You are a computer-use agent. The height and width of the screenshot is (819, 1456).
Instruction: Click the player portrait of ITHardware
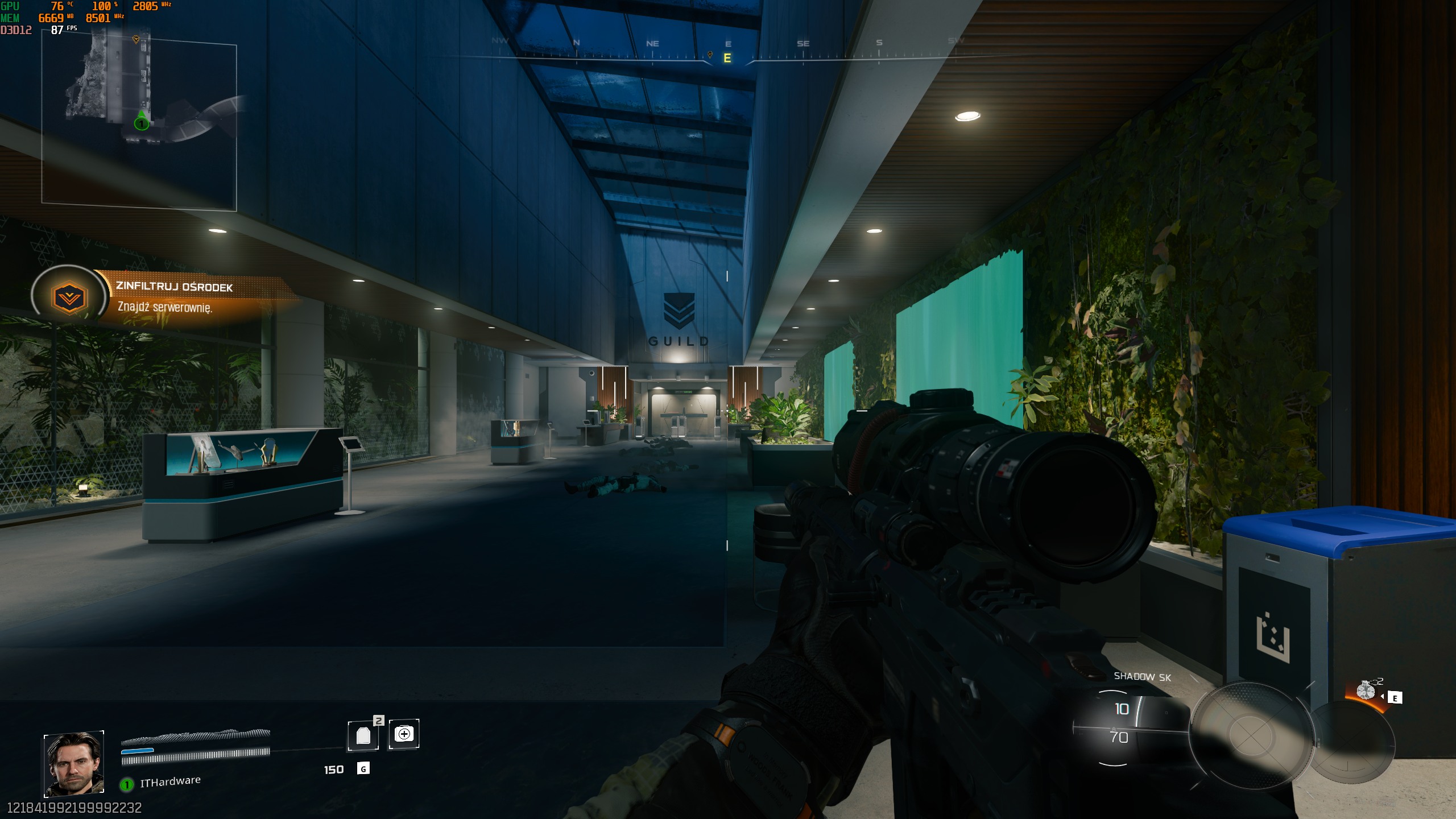[x=74, y=763]
